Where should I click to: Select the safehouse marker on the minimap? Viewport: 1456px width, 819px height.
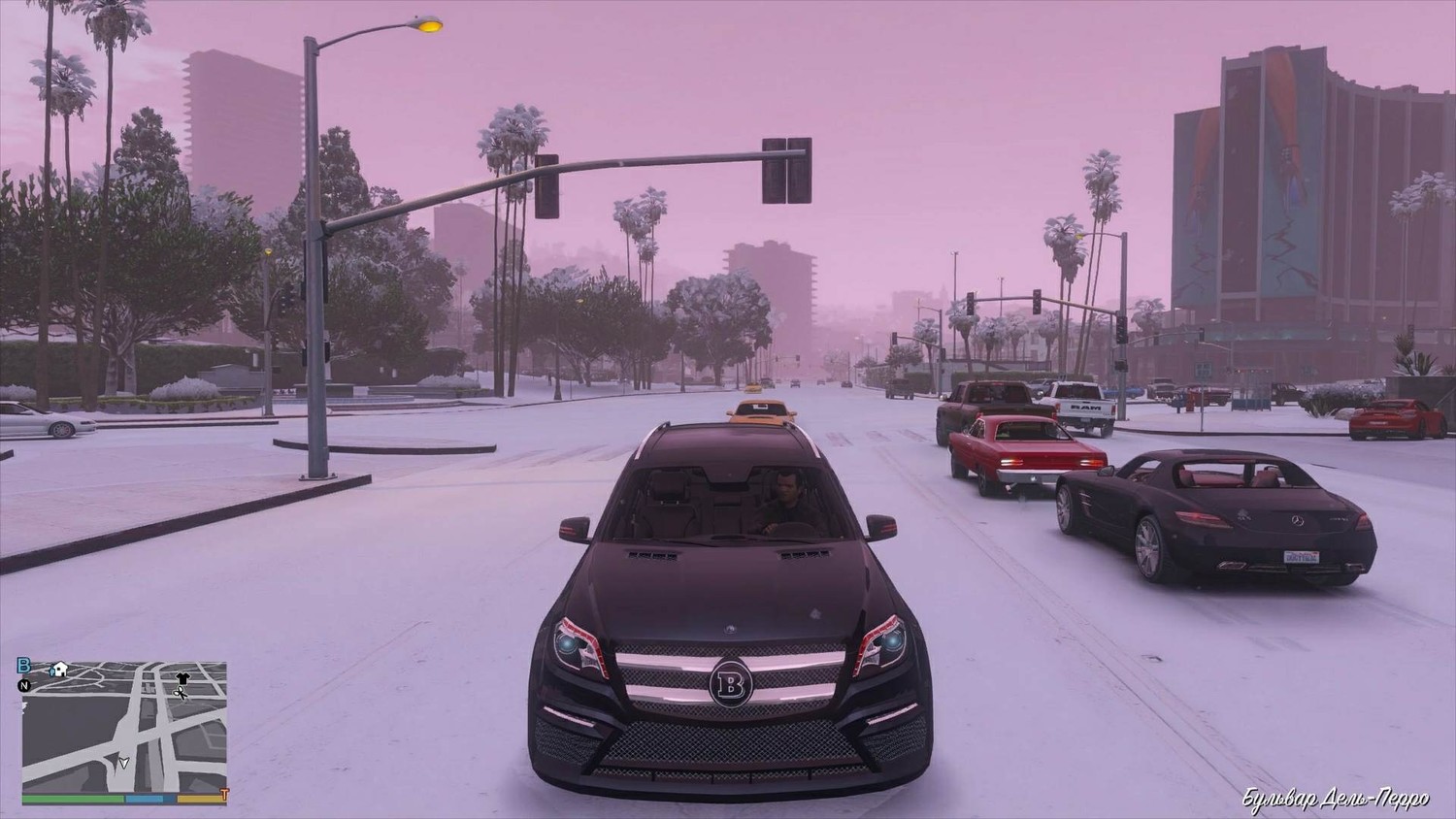coord(60,669)
